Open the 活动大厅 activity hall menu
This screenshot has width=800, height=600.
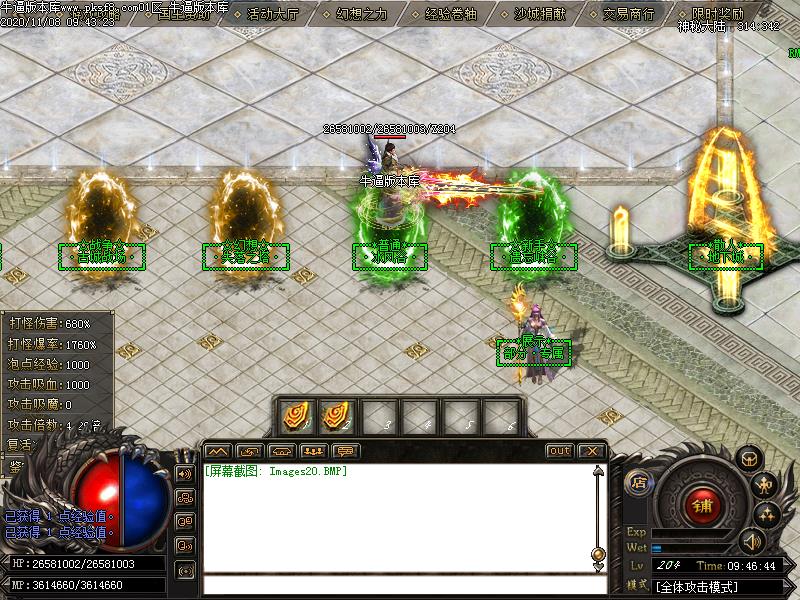271,14
